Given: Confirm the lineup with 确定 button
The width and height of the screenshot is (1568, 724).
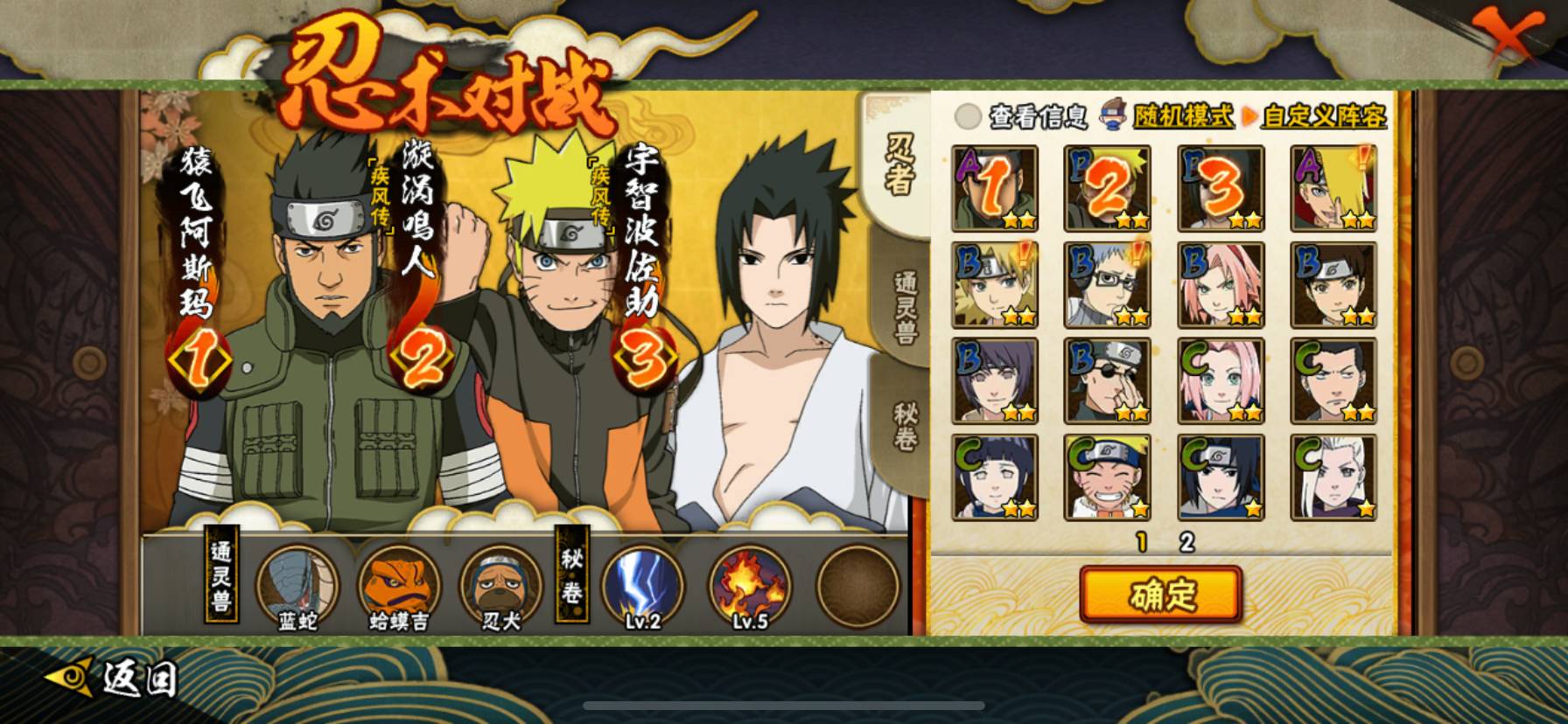Looking at the screenshot, I should pyautogui.click(x=1160, y=595).
